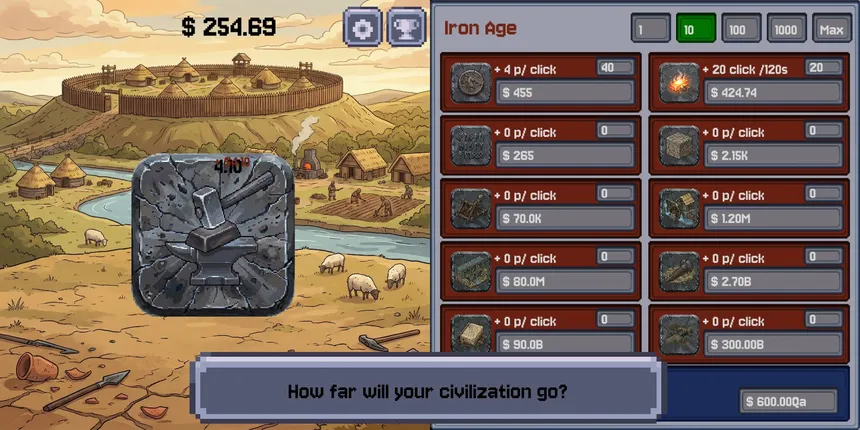Viewport: 860px width, 430px height.
Task: Open the gear settings menu
Action: pyautogui.click(x=363, y=27)
